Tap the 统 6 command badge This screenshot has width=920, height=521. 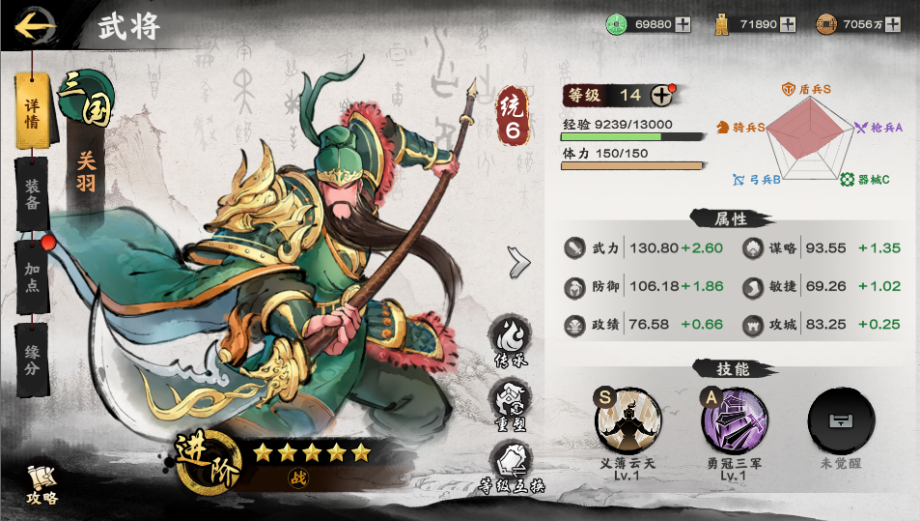pyautogui.click(x=512, y=119)
